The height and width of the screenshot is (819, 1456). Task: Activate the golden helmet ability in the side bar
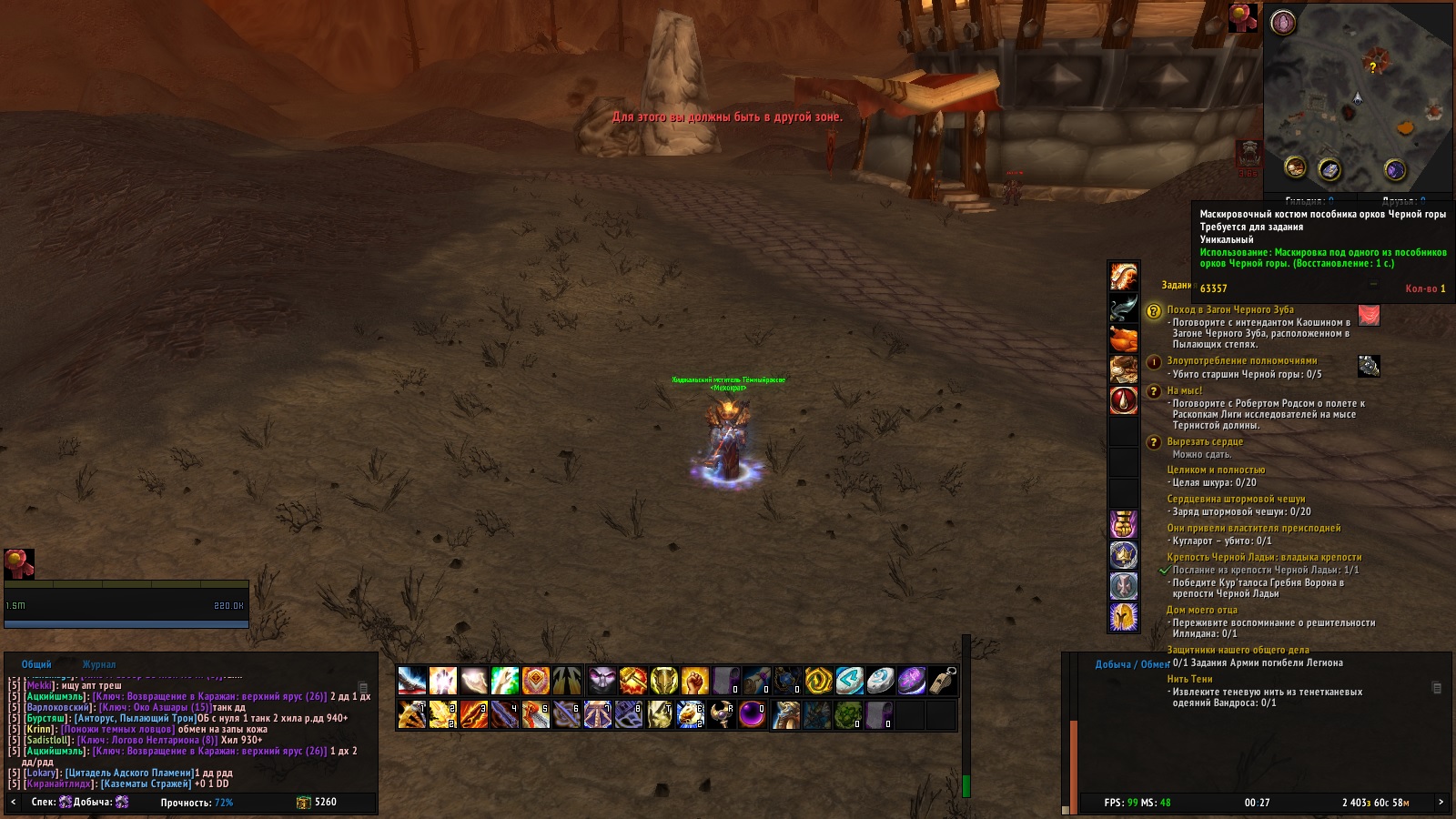pyautogui.click(x=1124, y=617)
